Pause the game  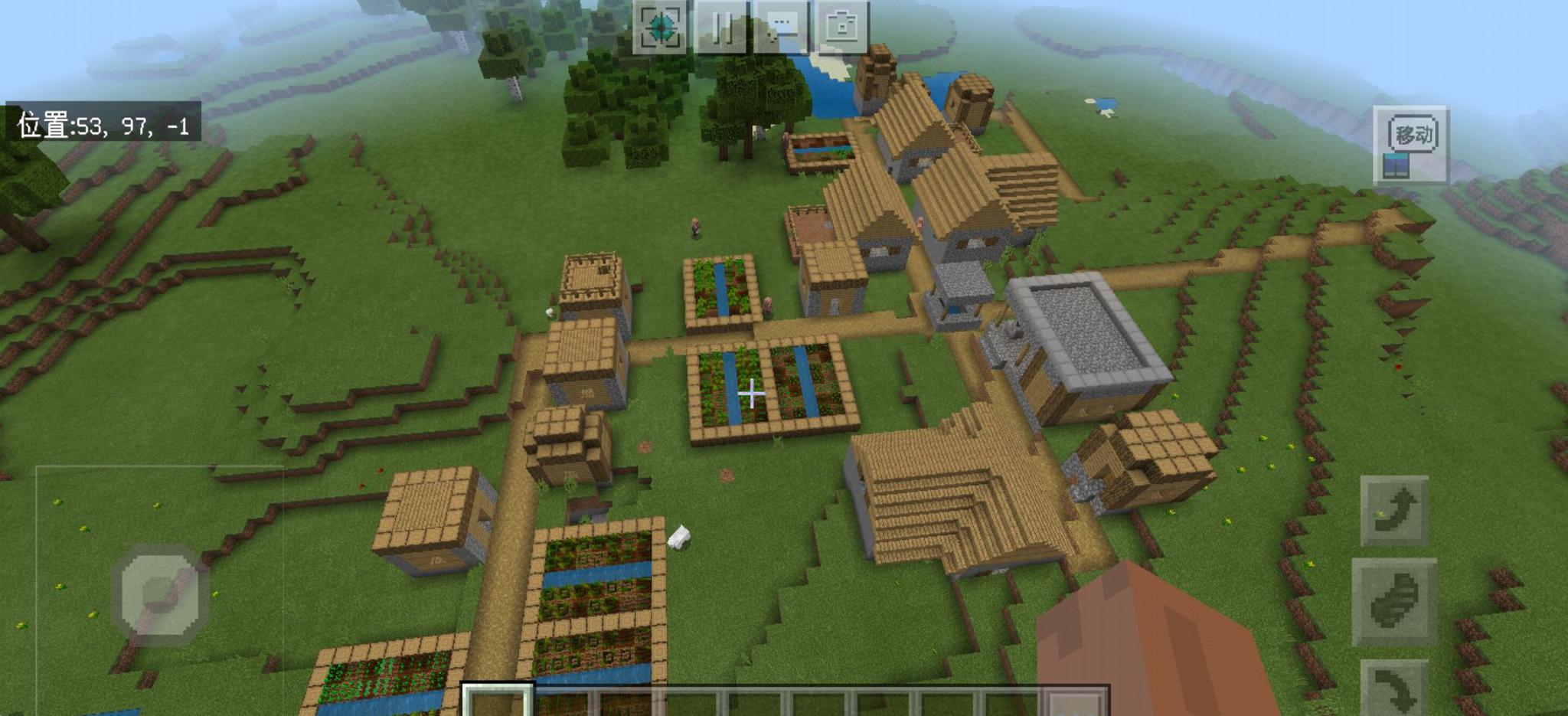(720, 27)
